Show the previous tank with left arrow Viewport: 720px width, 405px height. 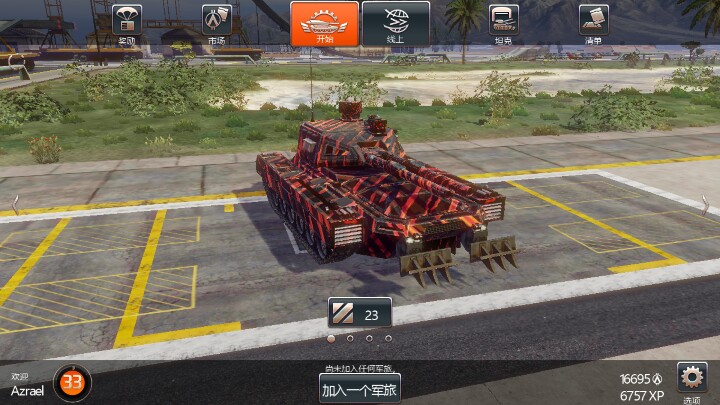(x=14, y=203)
